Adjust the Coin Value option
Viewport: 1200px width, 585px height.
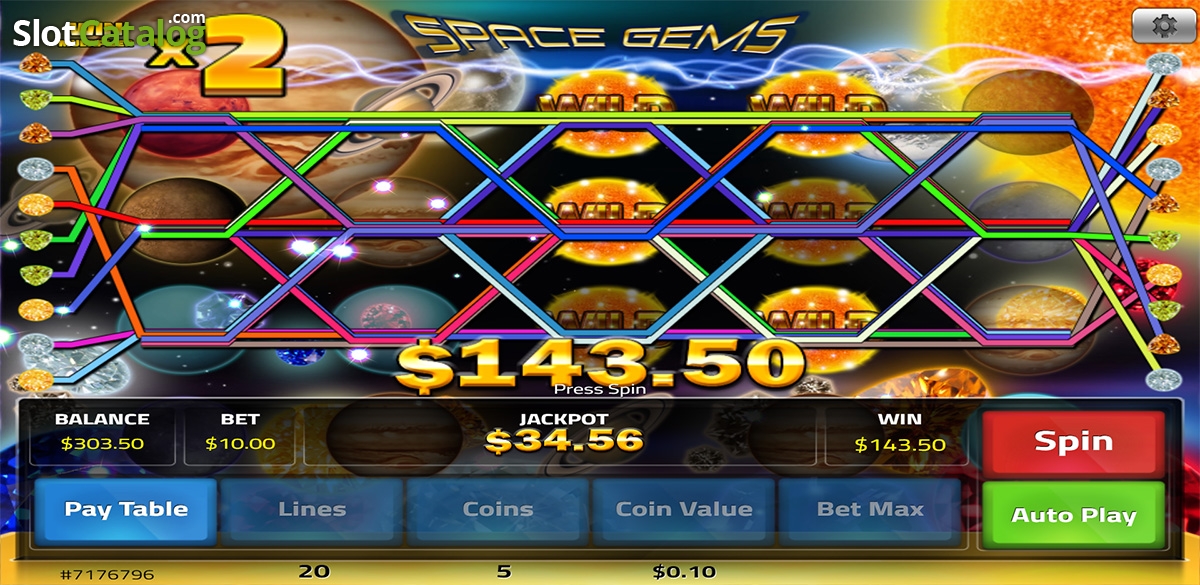coord(684,509)
